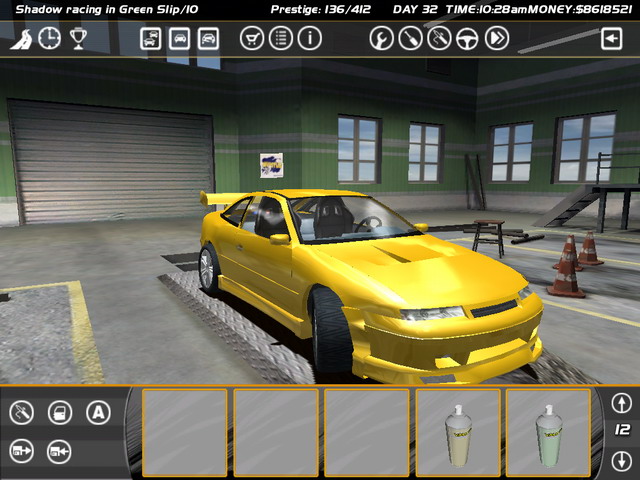This screenshot has width=640, height=480.
Task: Pick the pale green spray paint can
Action: [548, 432]
